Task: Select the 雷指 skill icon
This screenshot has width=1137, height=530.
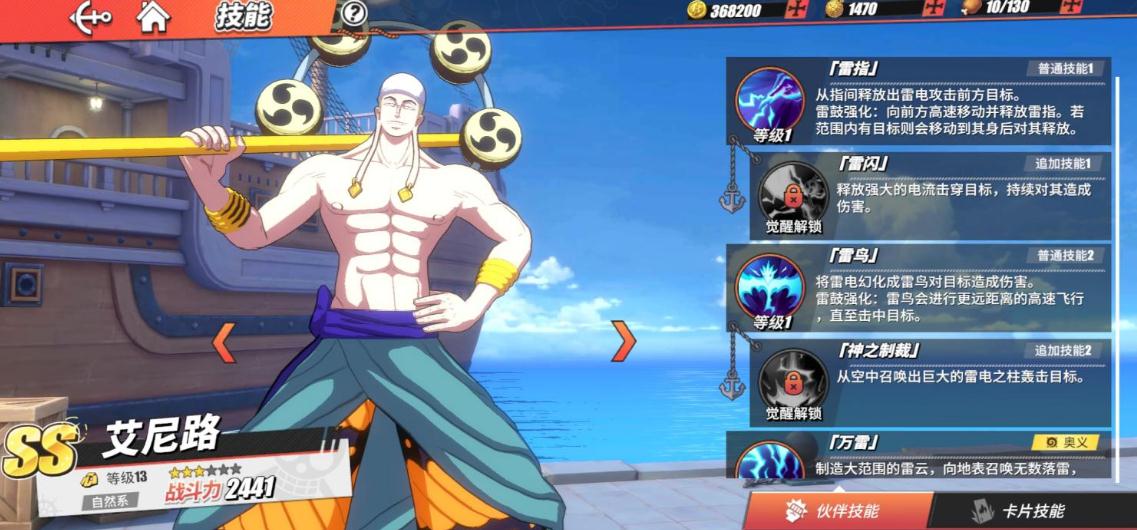Action: (x=770, y=100)
